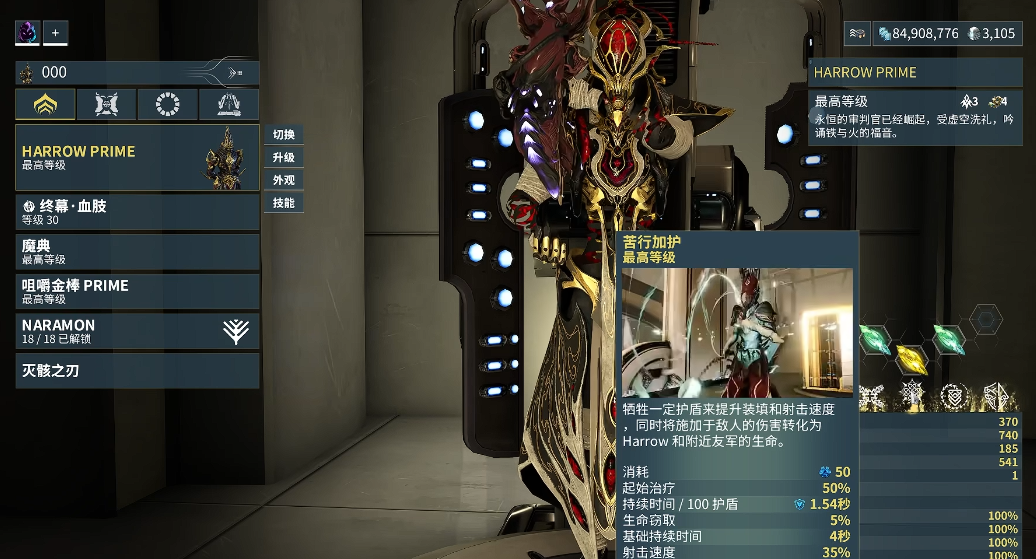Click the loadout name field "000"
The height and width of the screenshot is (559, 1036).
[120, 73]
